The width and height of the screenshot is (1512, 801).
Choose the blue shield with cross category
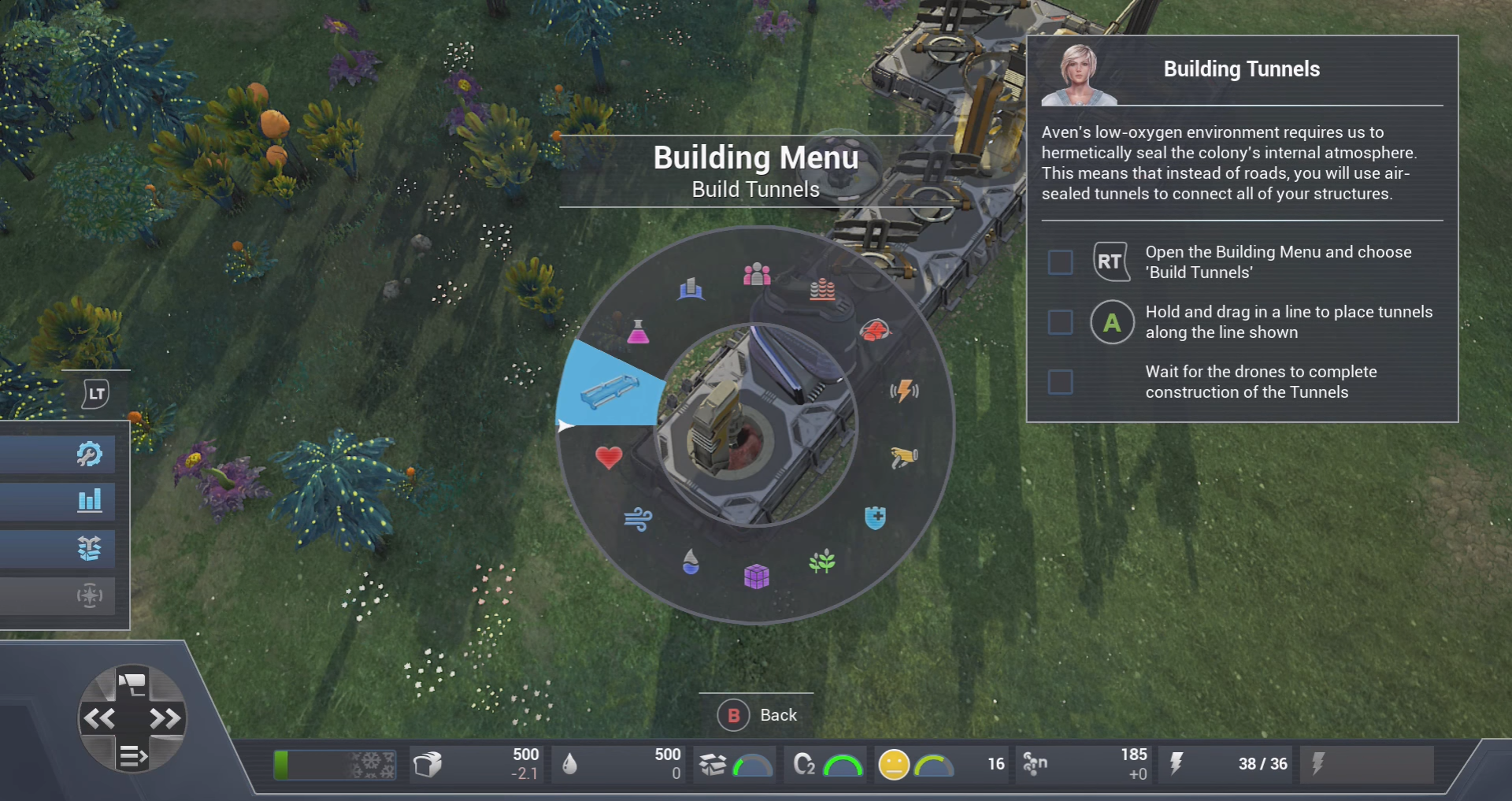875,517
